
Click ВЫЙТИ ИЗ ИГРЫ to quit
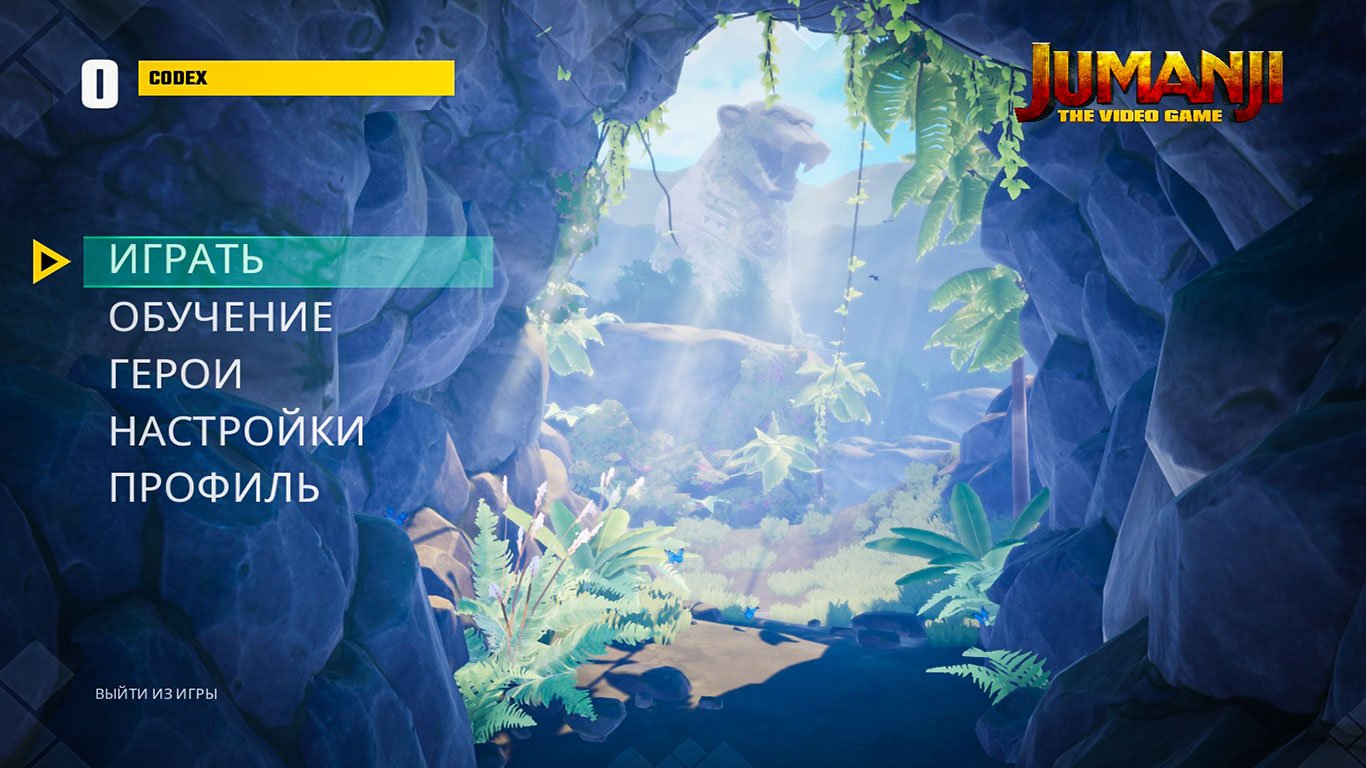click(x=155, y=692)
